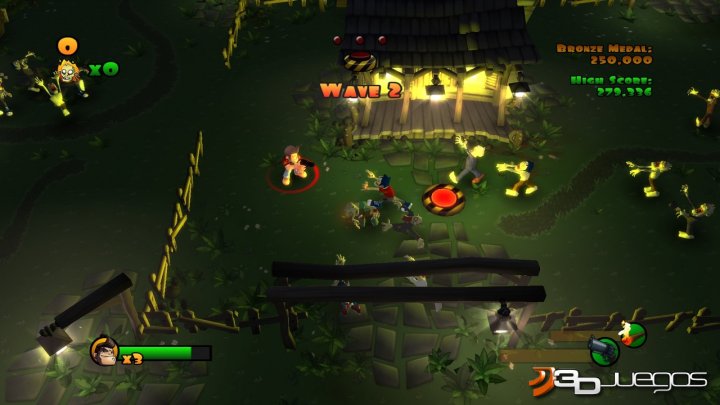
Task: Click the 3DJuegos watermark logo
Action: coord(620,381)
